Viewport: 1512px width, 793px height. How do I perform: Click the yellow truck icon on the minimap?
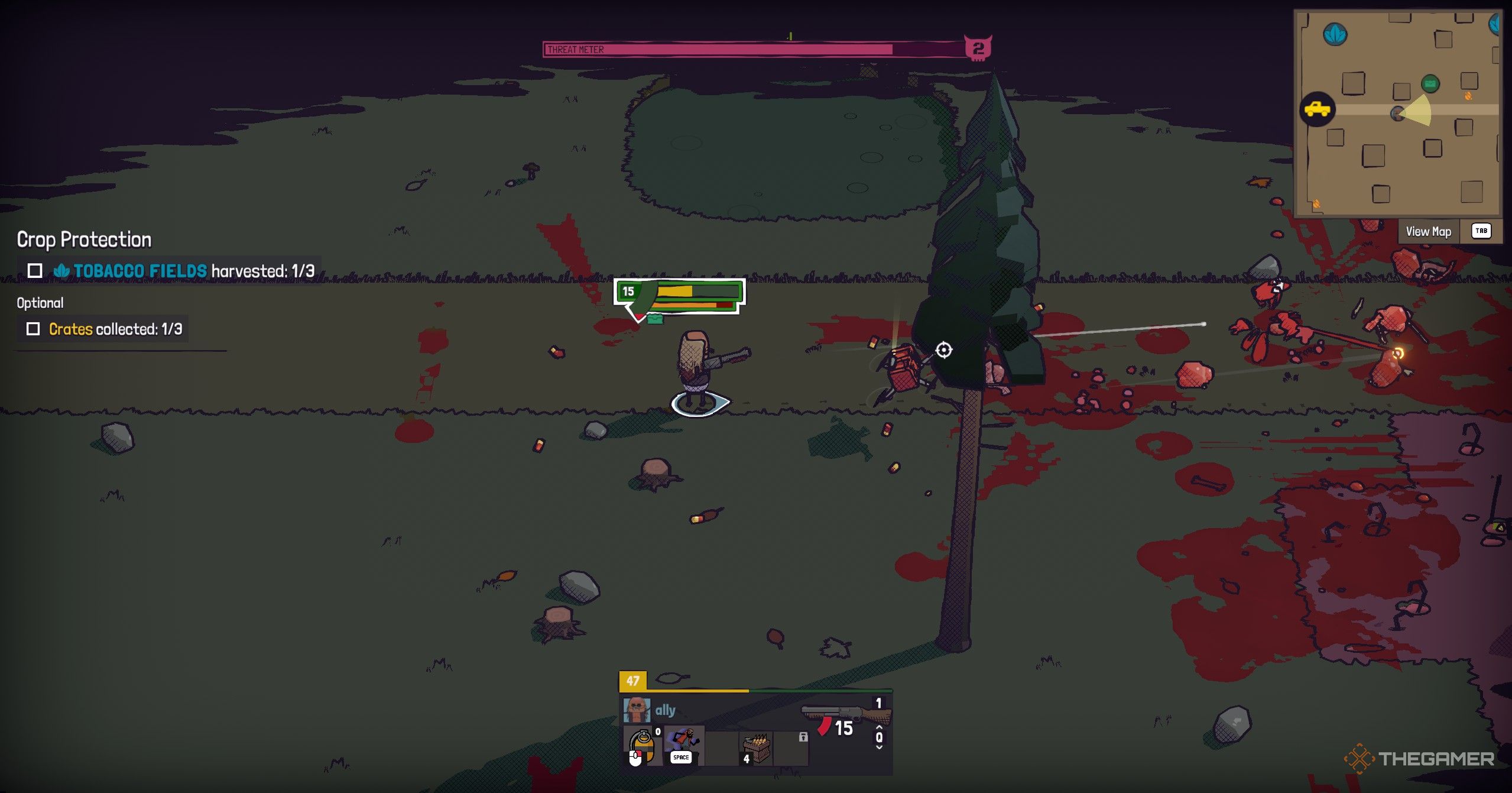(x=1318, y=109)
